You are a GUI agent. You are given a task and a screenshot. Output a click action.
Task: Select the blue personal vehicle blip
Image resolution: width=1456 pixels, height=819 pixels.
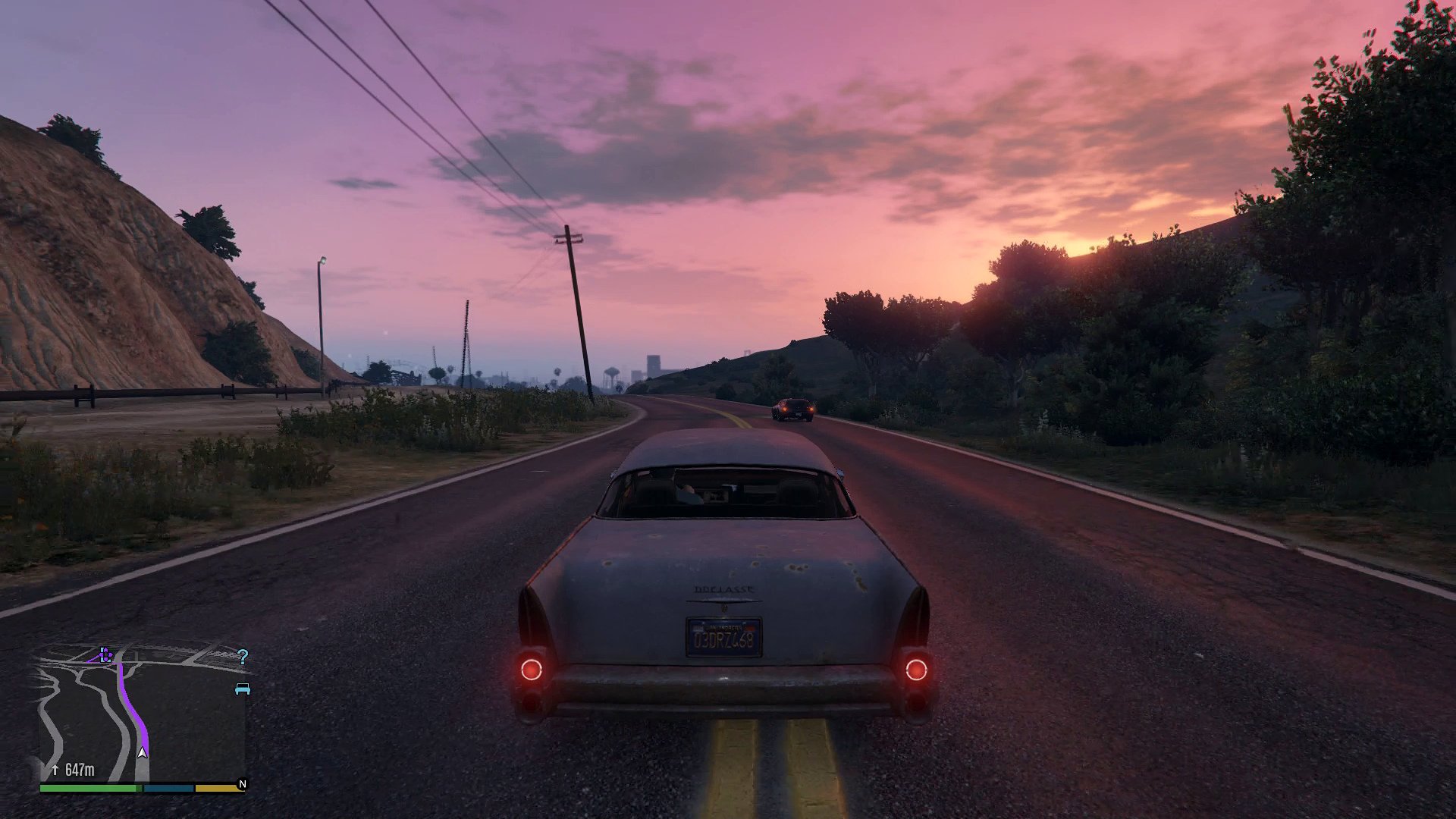coord(243,689)
